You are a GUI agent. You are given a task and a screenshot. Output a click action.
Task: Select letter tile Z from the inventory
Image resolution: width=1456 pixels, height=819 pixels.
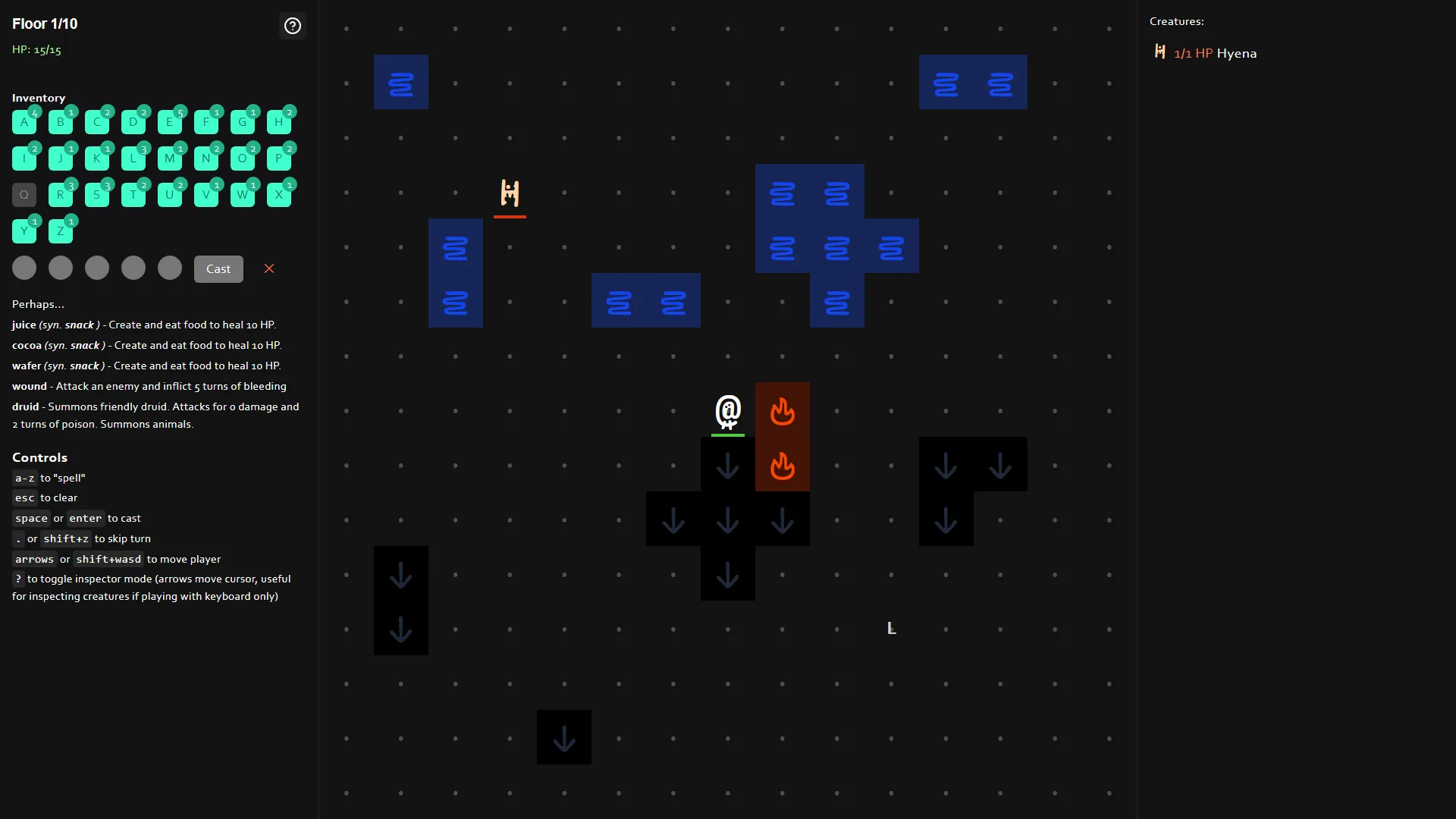tap(61, 231)
